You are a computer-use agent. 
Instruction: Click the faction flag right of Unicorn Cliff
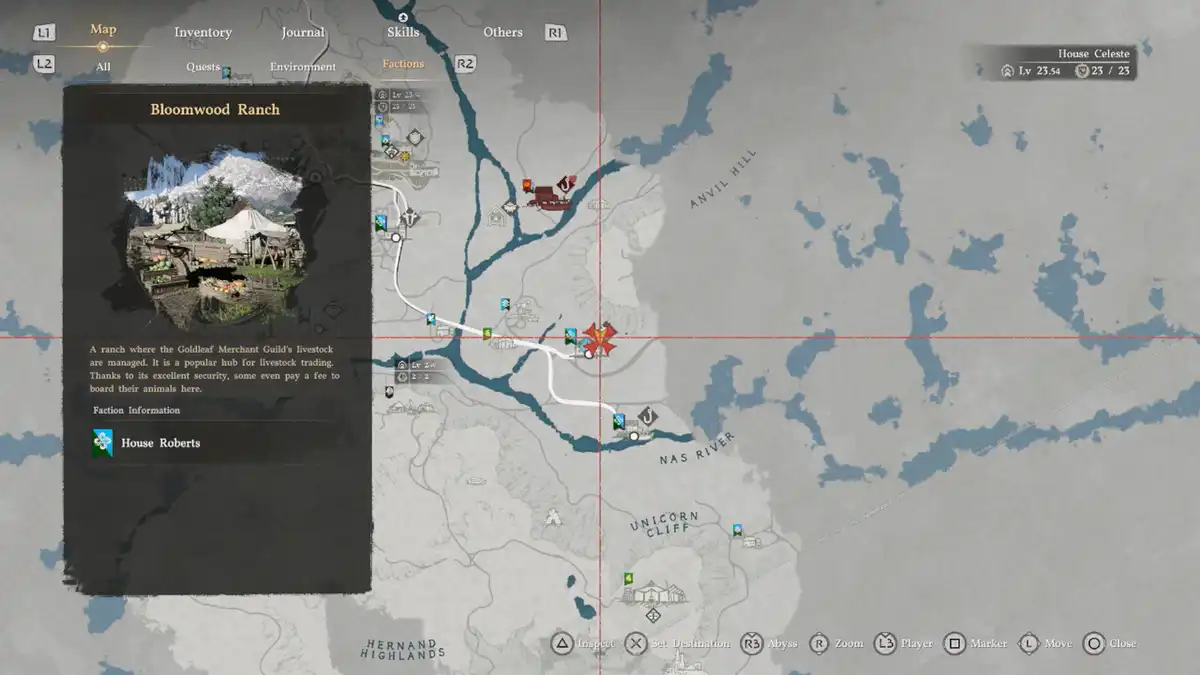738,530
